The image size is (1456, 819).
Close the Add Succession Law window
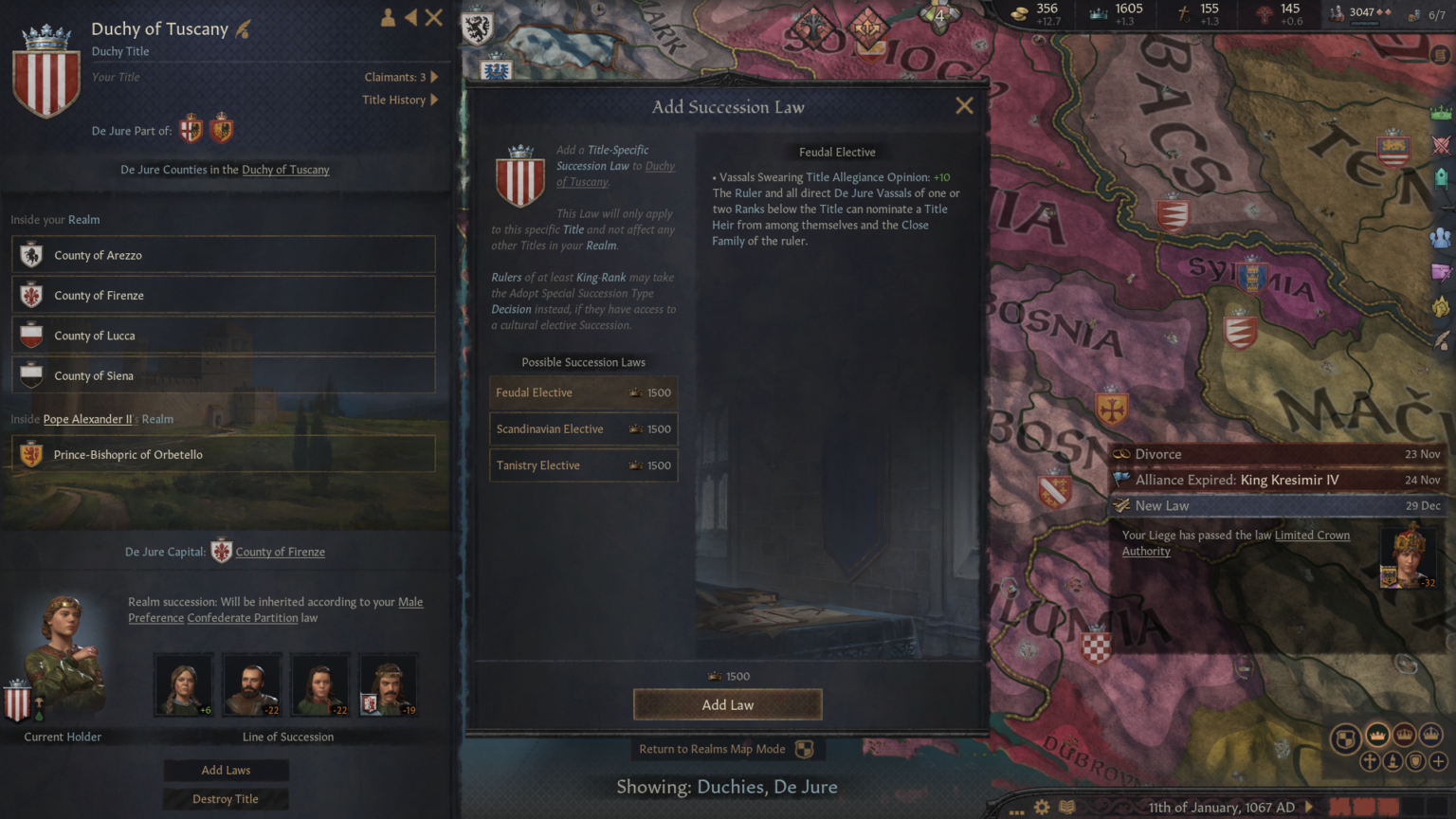(964, 106)
